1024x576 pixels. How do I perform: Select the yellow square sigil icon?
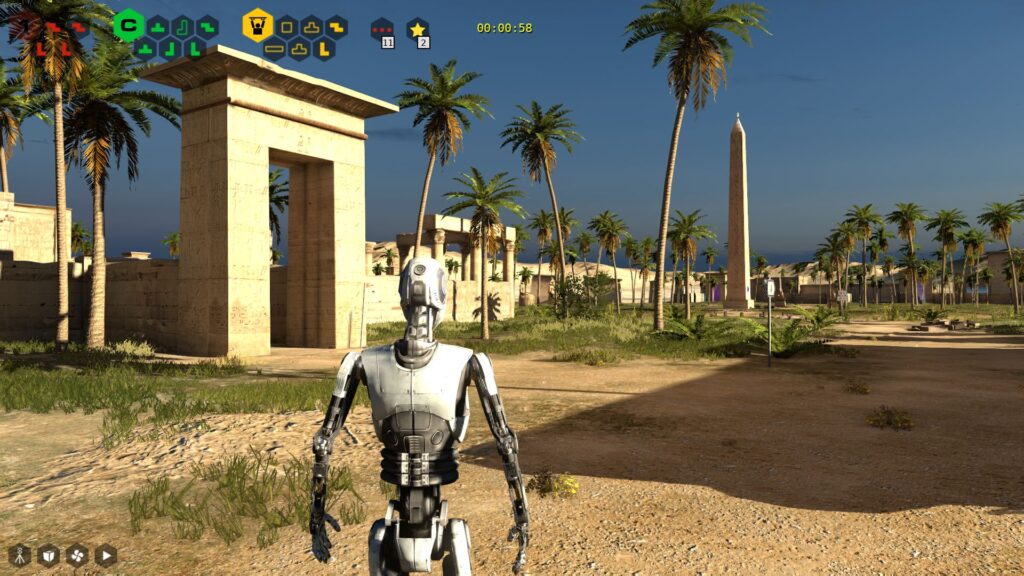click(287, 26)
